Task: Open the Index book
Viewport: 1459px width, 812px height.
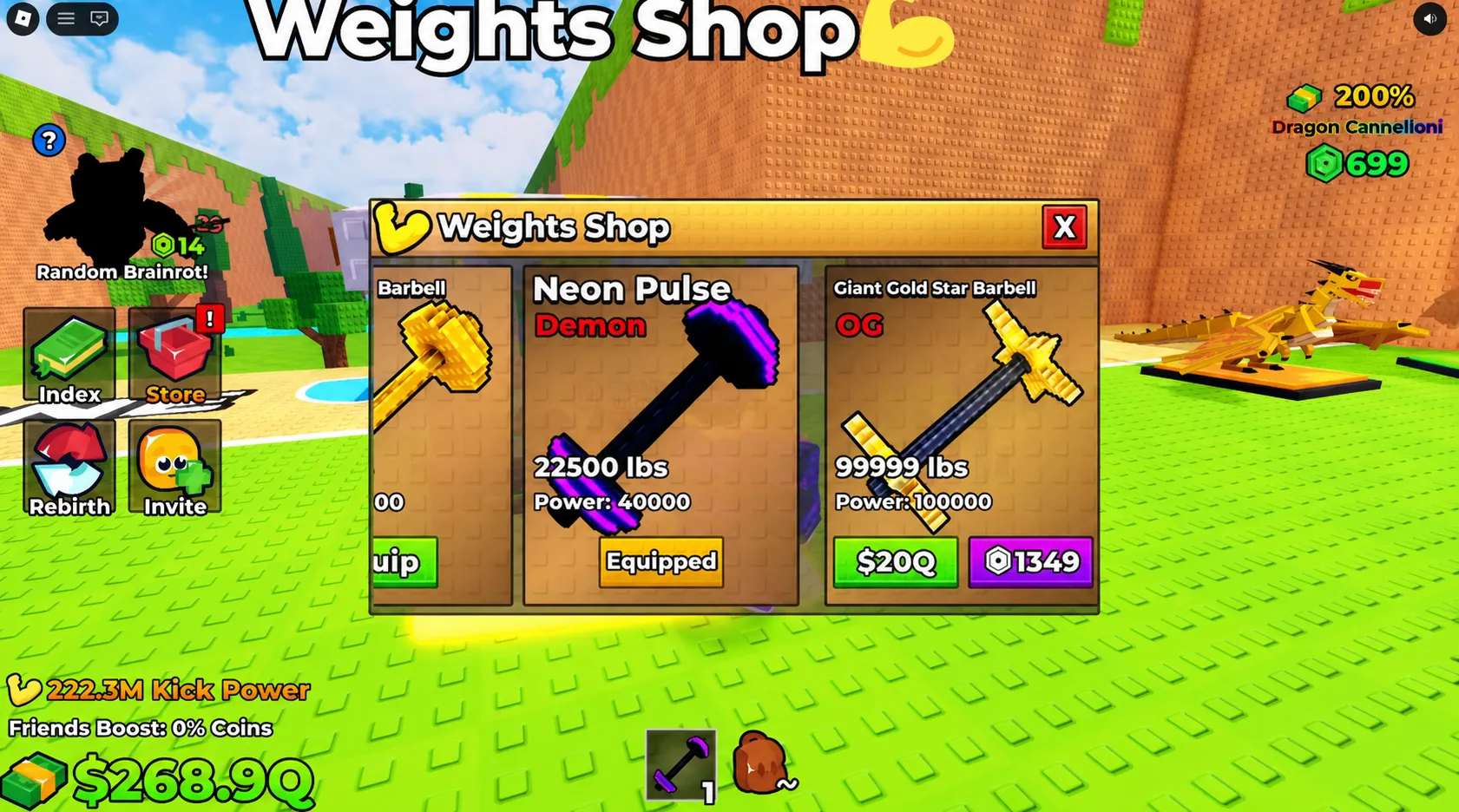Action: coord(69,354)
